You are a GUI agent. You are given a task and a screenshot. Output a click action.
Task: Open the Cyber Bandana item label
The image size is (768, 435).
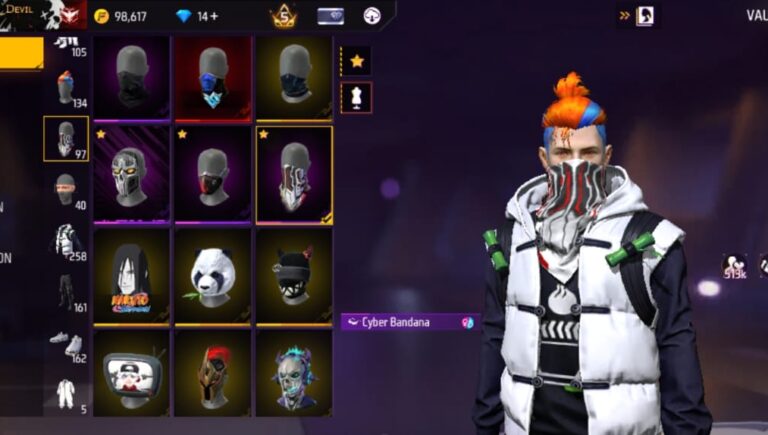(x=410, y=322)
